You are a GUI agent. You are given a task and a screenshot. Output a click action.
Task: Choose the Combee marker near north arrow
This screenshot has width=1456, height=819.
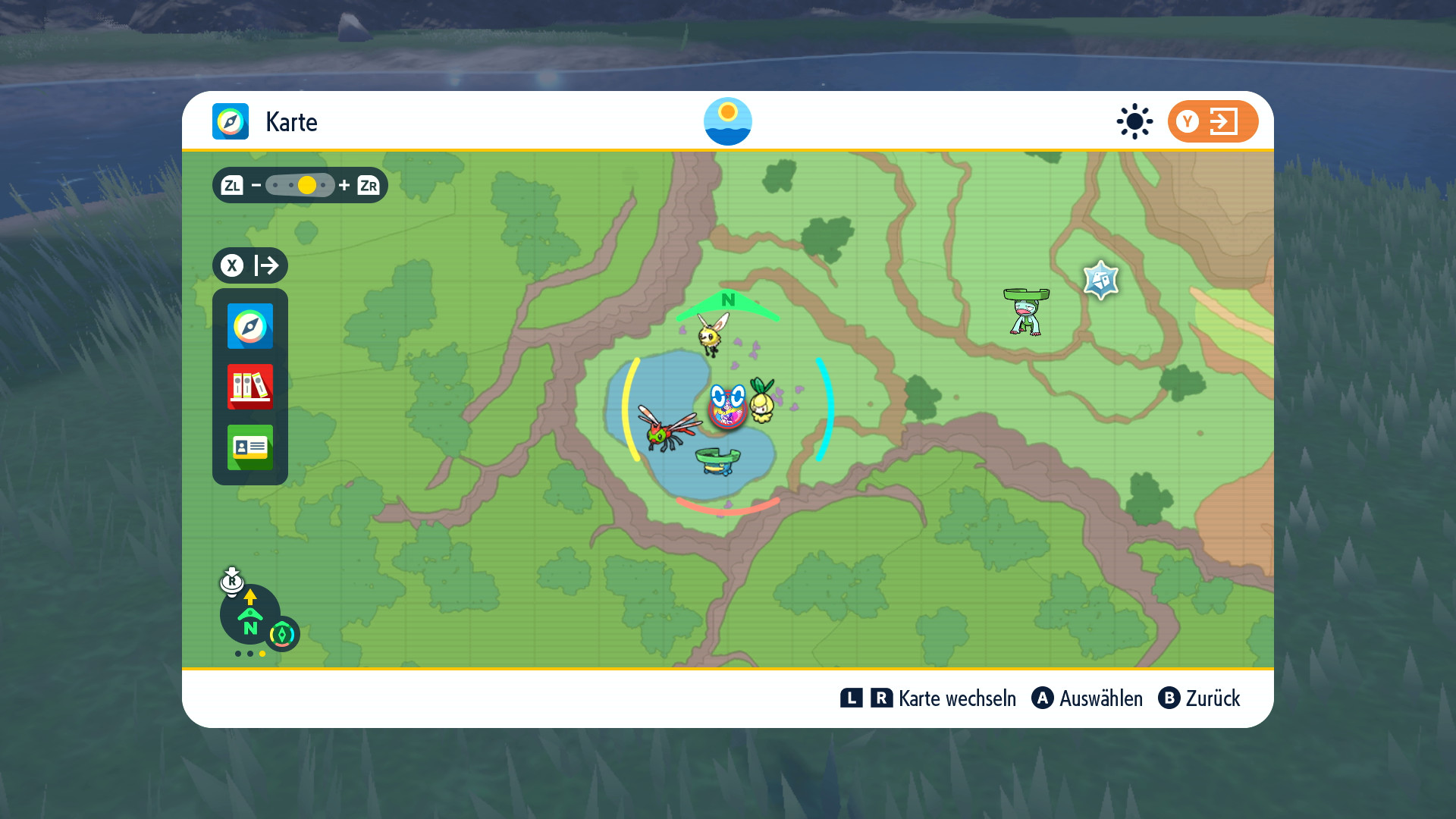[x=711, y=334]
